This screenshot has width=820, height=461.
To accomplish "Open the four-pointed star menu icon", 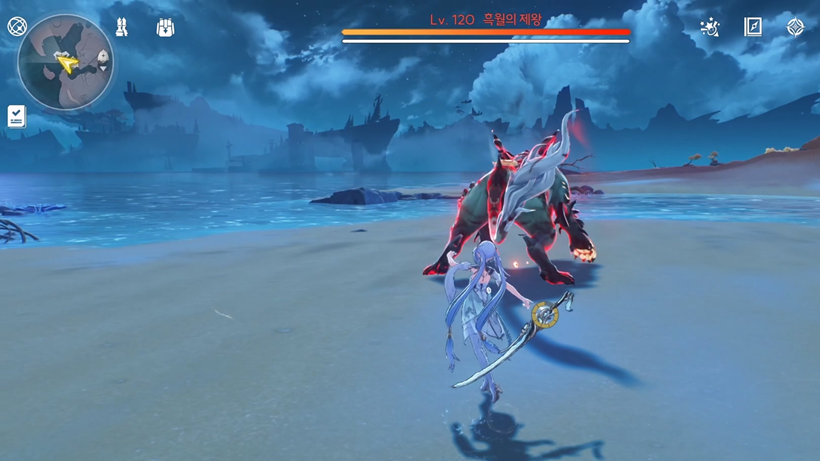I will tap(795, 27).
